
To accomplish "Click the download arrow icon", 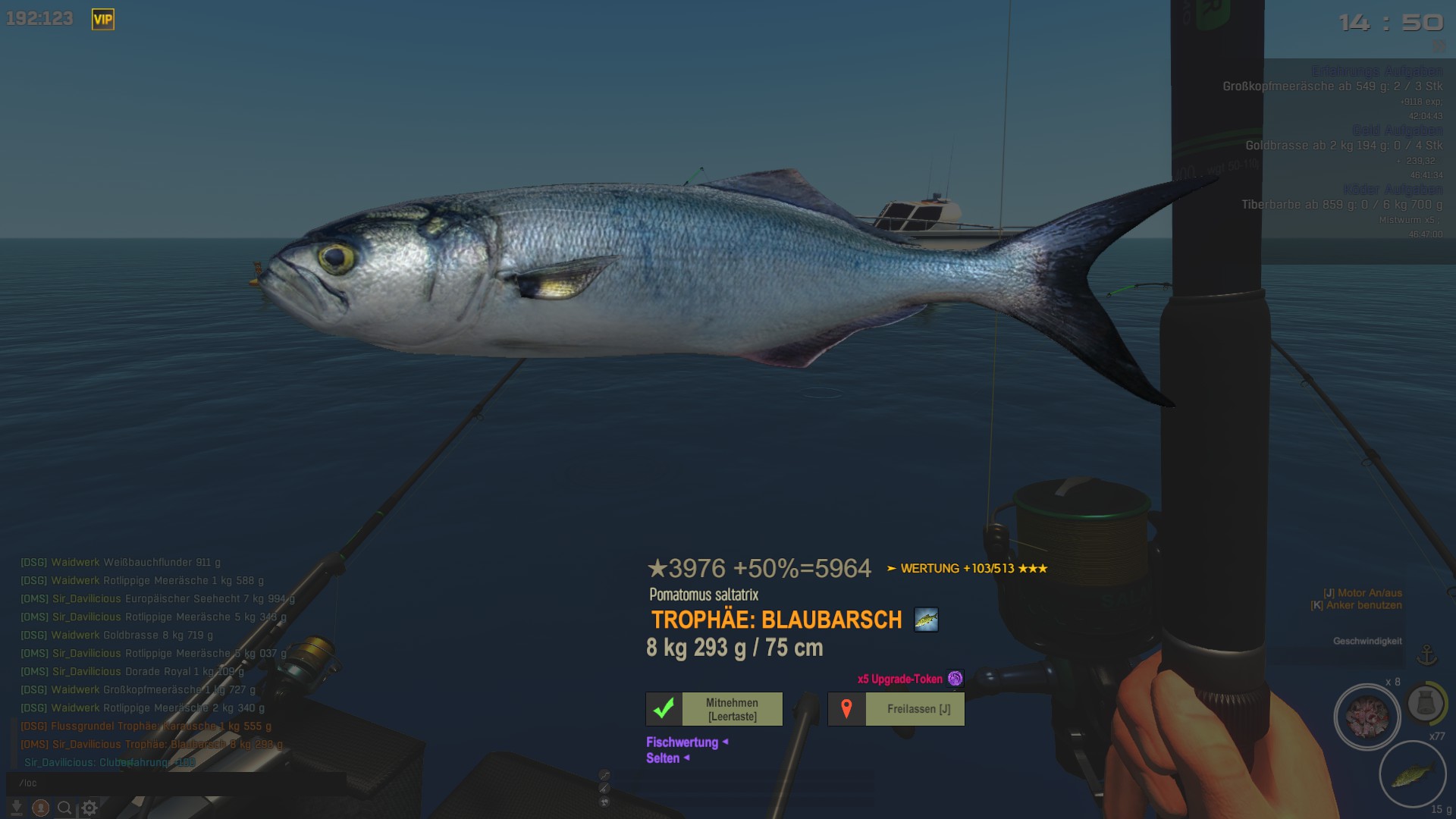I will tap(16, 808).
